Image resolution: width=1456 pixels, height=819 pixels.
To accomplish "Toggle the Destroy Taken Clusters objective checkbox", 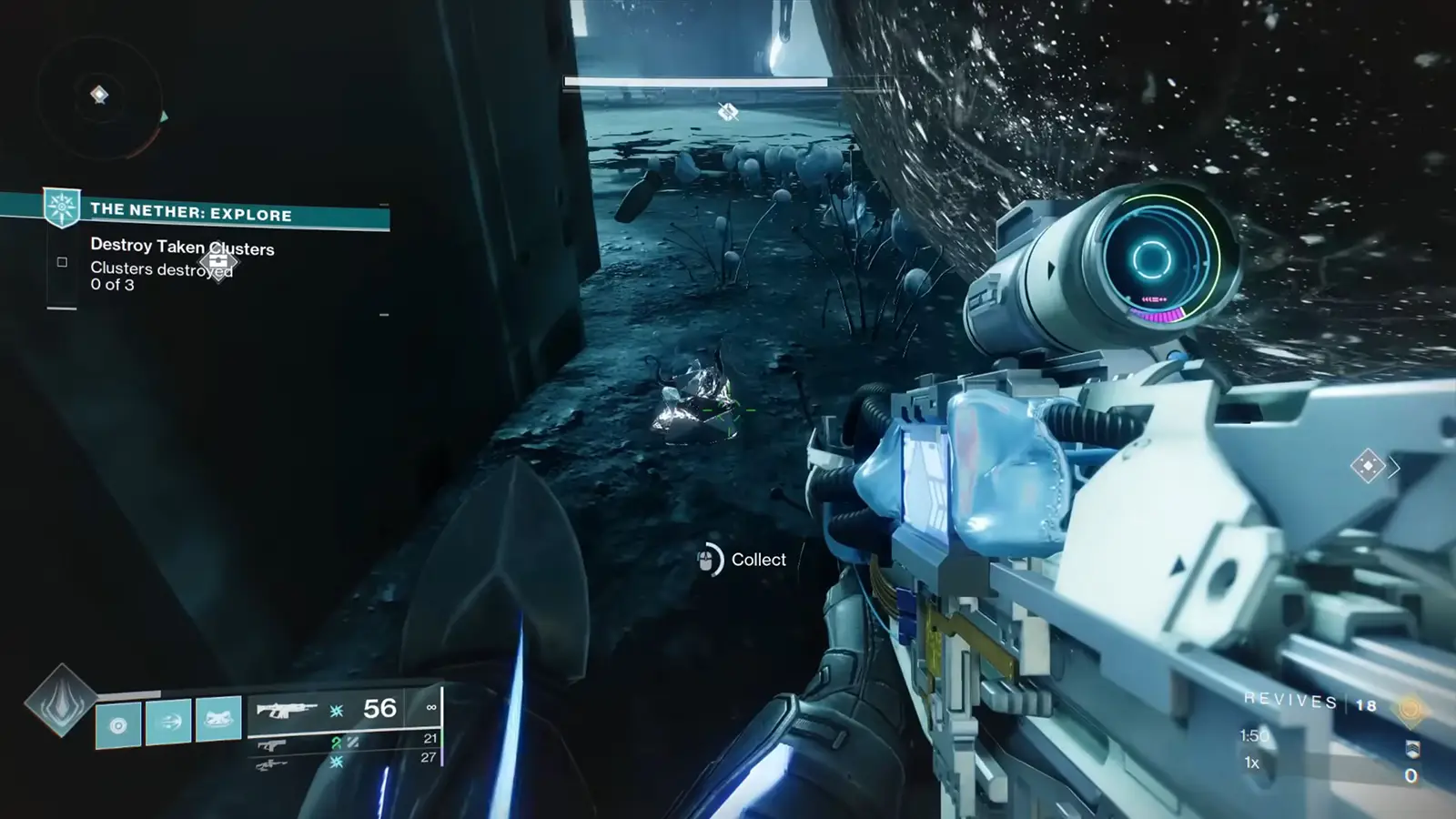I will (x=60, y=262).
